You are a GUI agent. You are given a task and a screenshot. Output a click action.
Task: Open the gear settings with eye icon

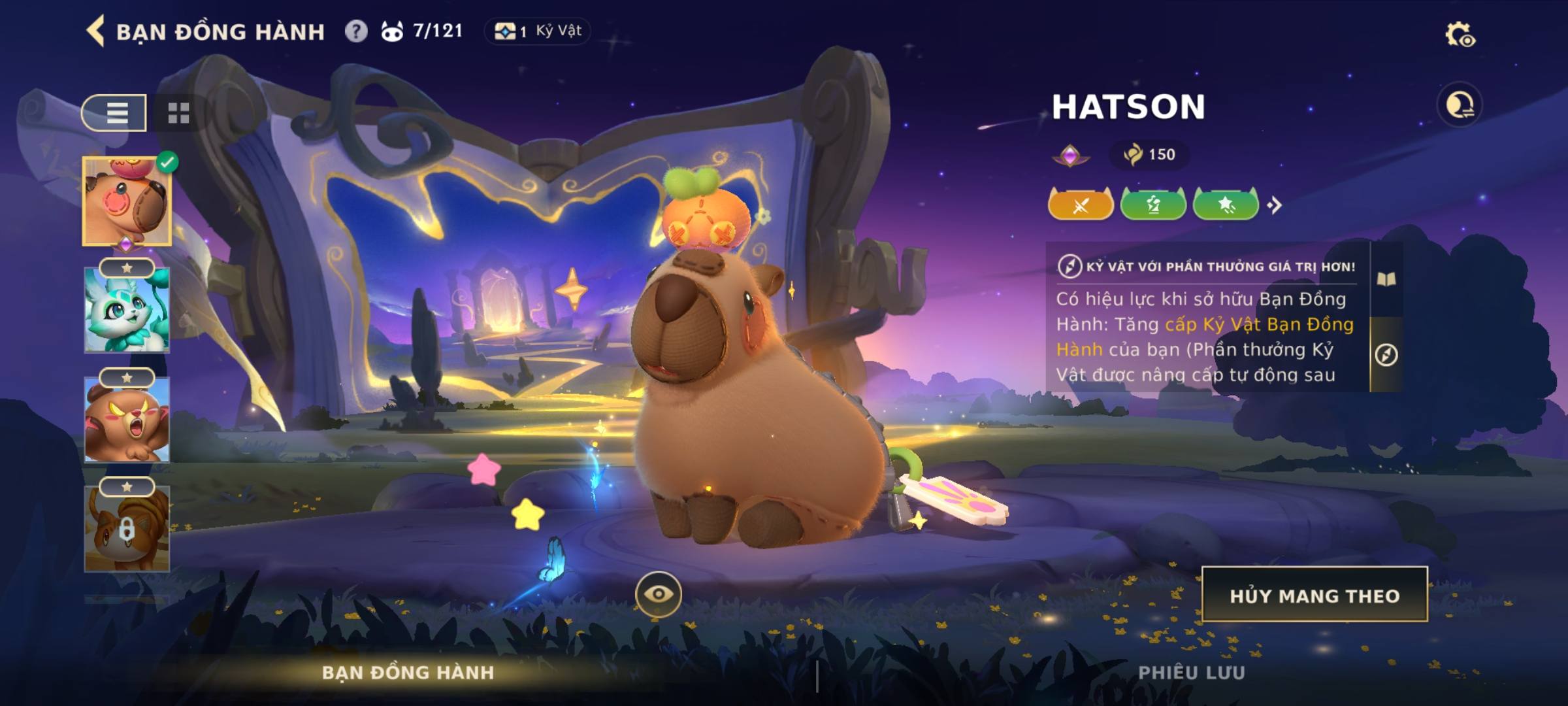pyautogui.click(x=1460, y=35)
